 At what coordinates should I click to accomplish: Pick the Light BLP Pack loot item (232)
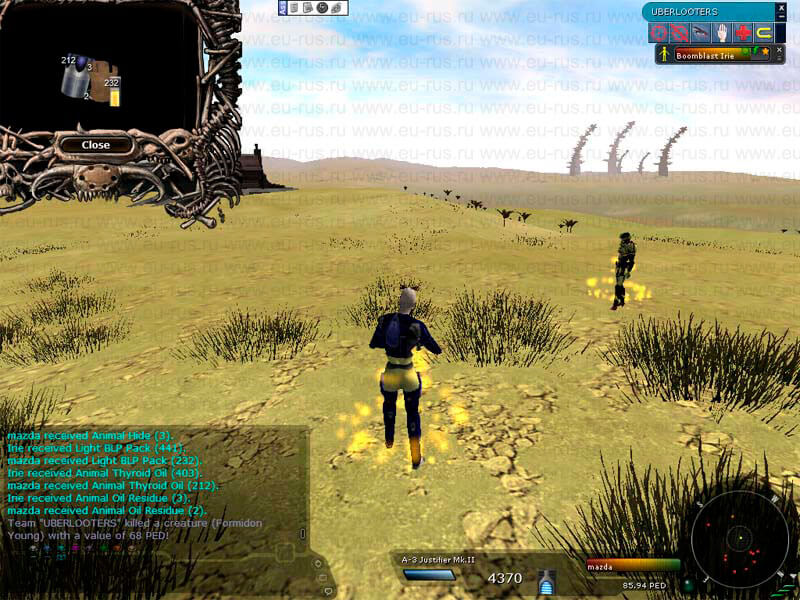click(x=114, y=96)
